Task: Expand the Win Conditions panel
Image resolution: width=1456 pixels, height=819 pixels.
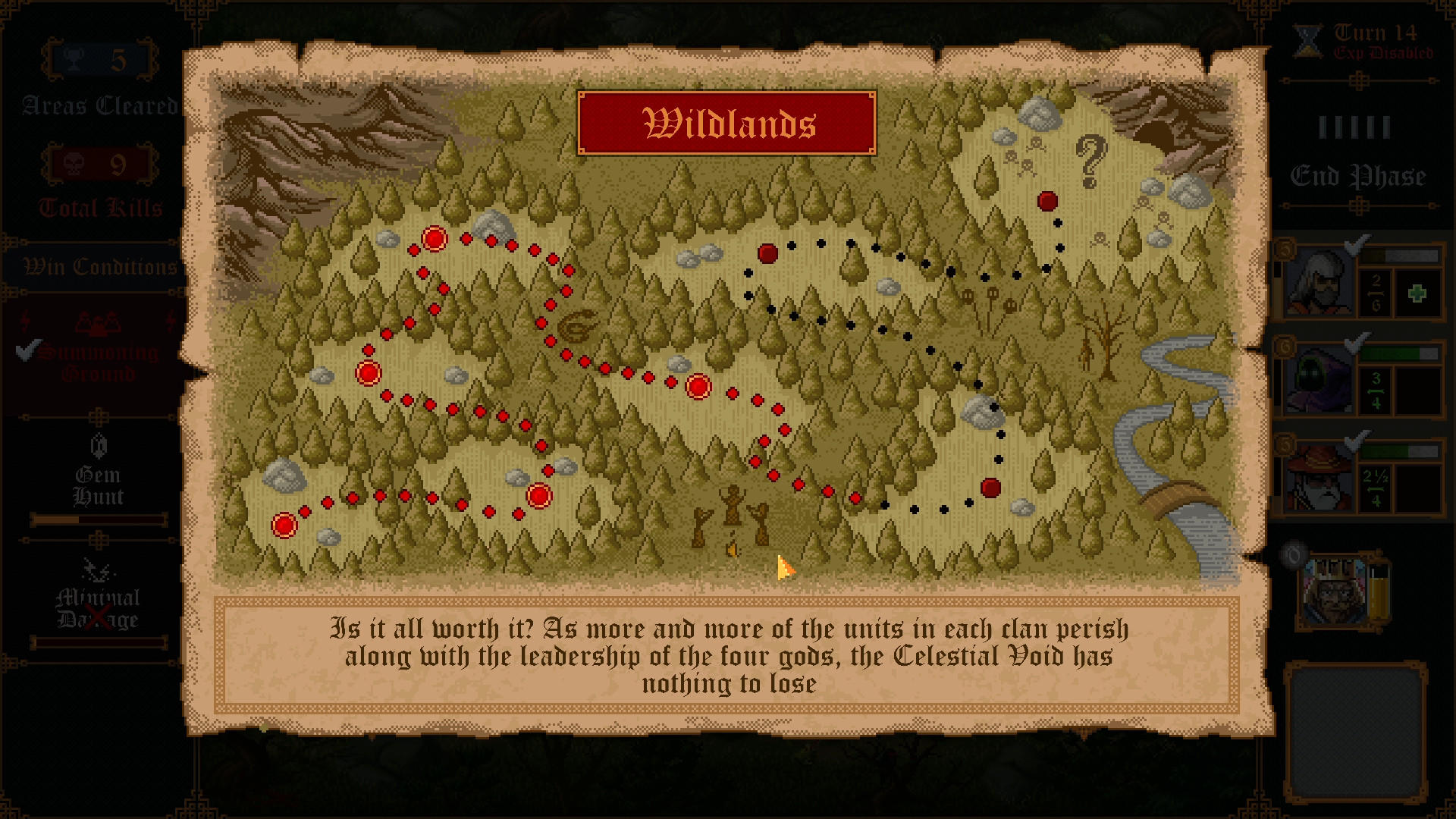Action: [x=98, y=266]
